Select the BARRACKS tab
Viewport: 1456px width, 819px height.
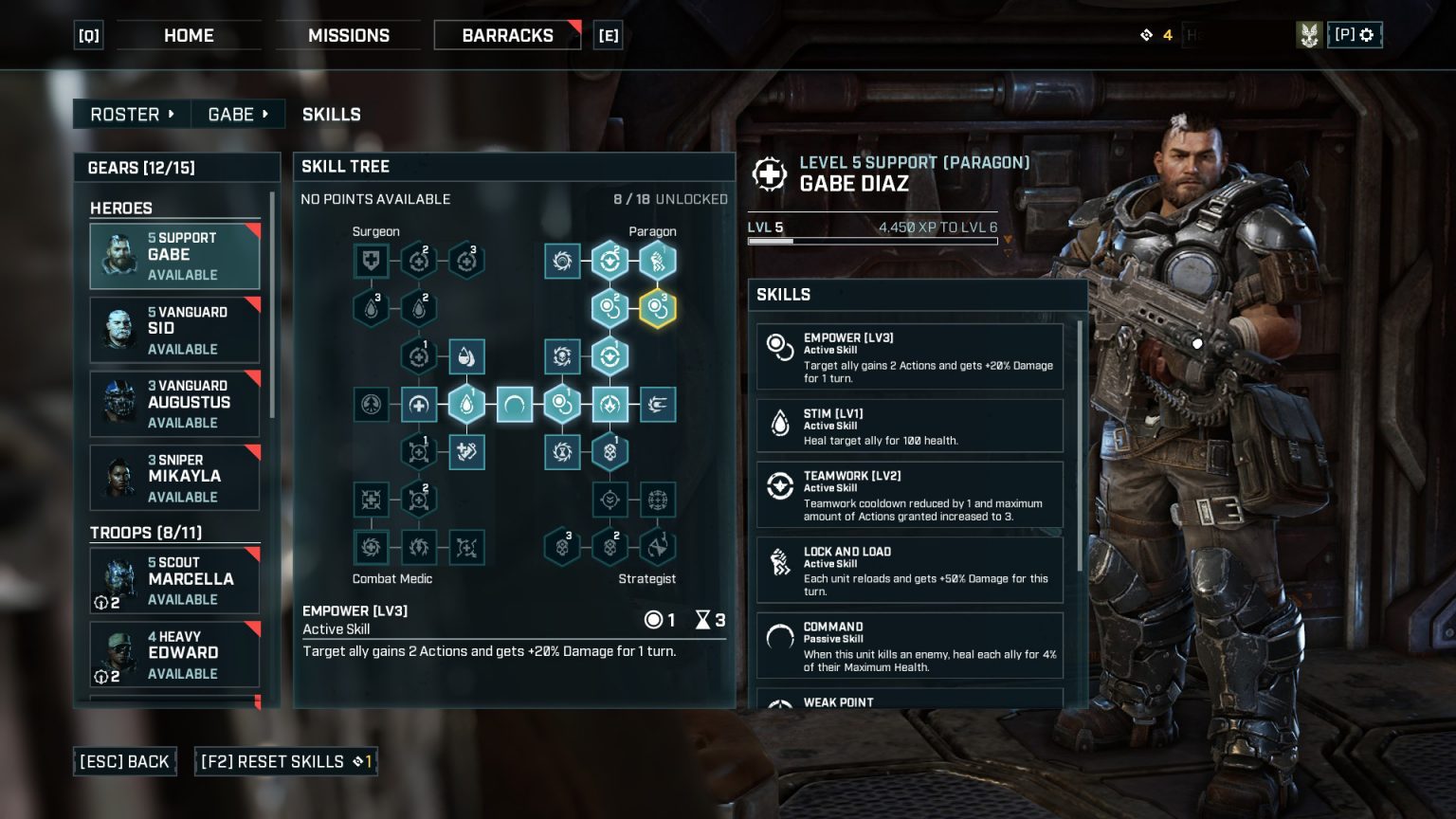click(507, 35)
